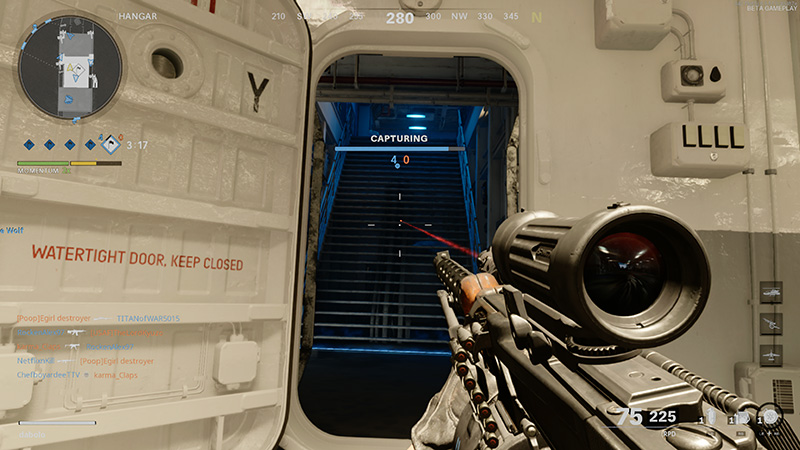The height and width of the screenshot is (450, 800).
Task: Click the circular field upgrade icon
Action: 770,418
